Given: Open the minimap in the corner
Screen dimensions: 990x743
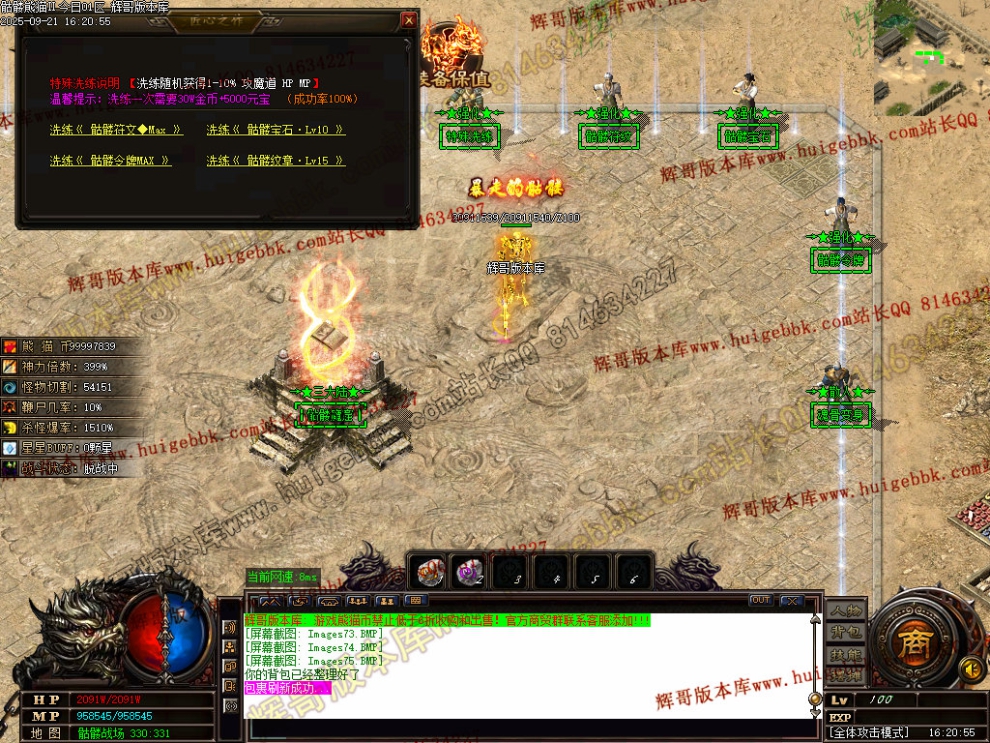Looking at the screenshot, I should 931,58.
